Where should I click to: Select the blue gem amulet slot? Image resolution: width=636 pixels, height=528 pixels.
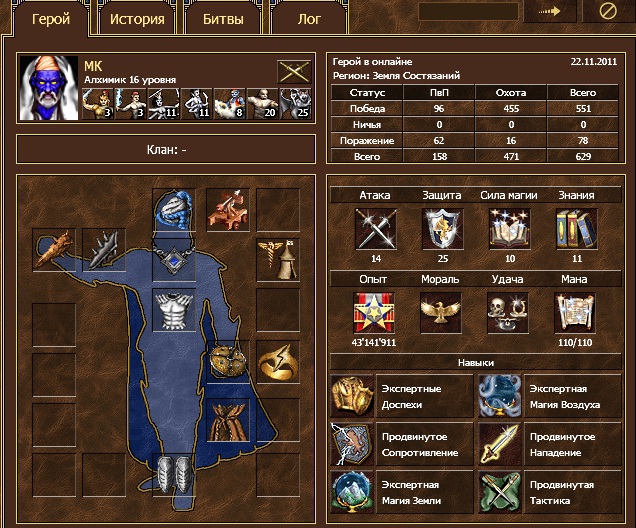(x=174, y=259)
